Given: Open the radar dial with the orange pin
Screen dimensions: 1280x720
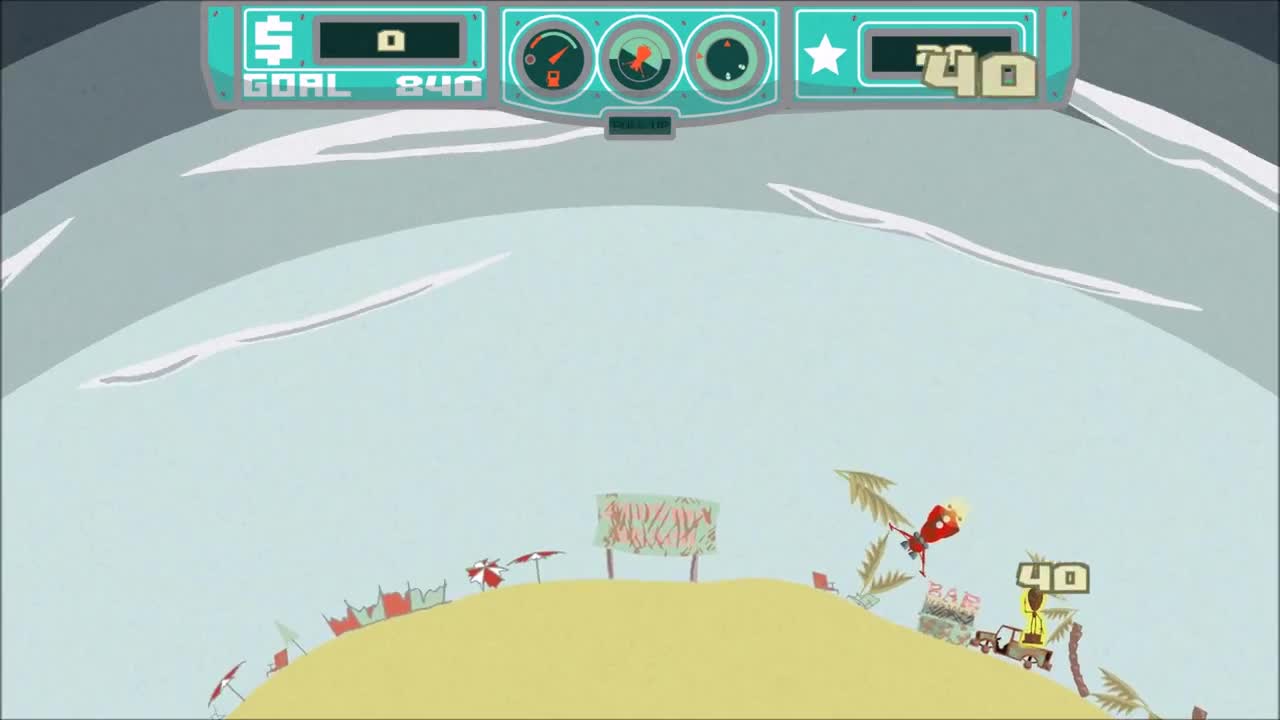Looking at the screenshot, I should [x=639, y=57].
